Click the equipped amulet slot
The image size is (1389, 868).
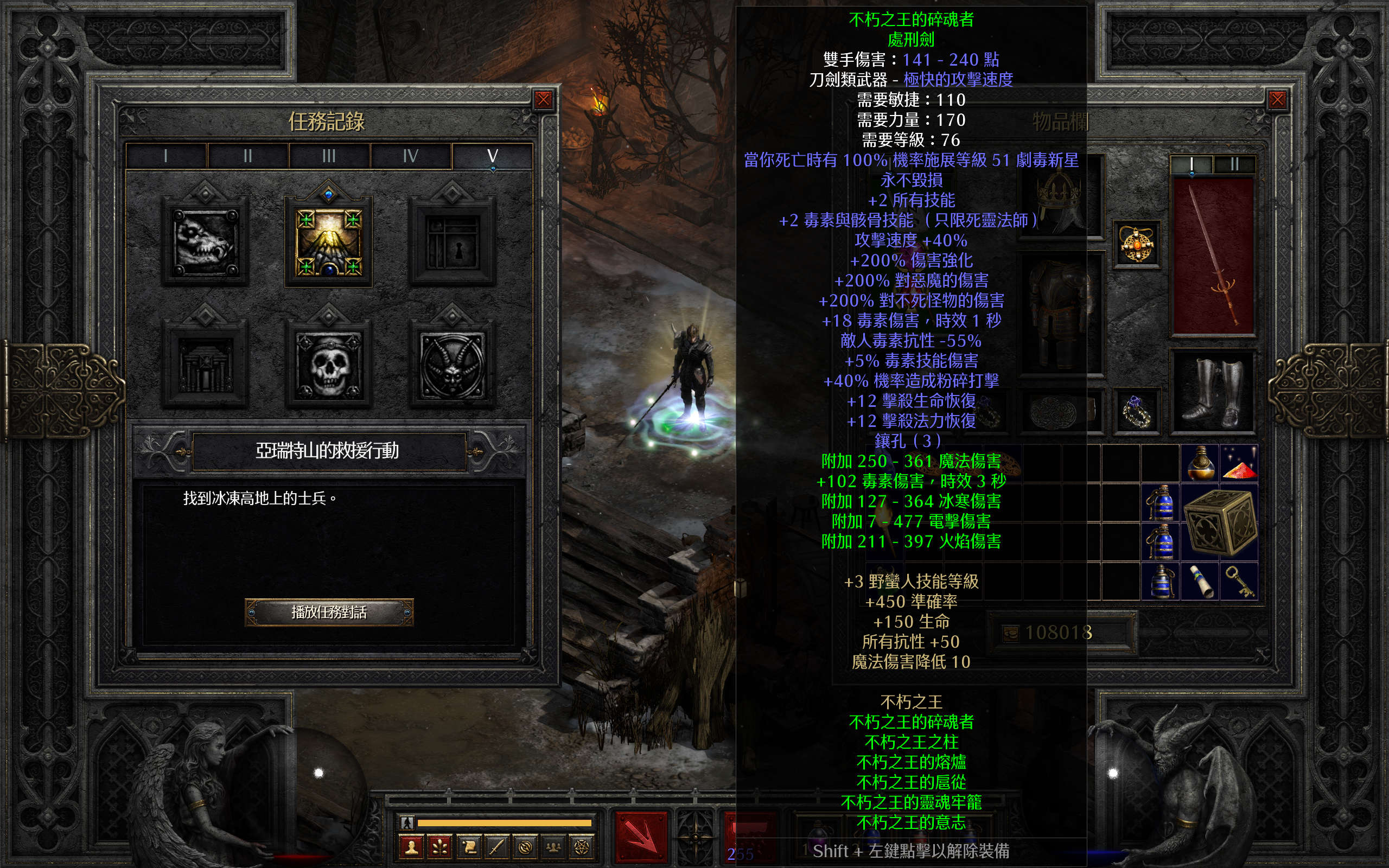point(1137,245)
